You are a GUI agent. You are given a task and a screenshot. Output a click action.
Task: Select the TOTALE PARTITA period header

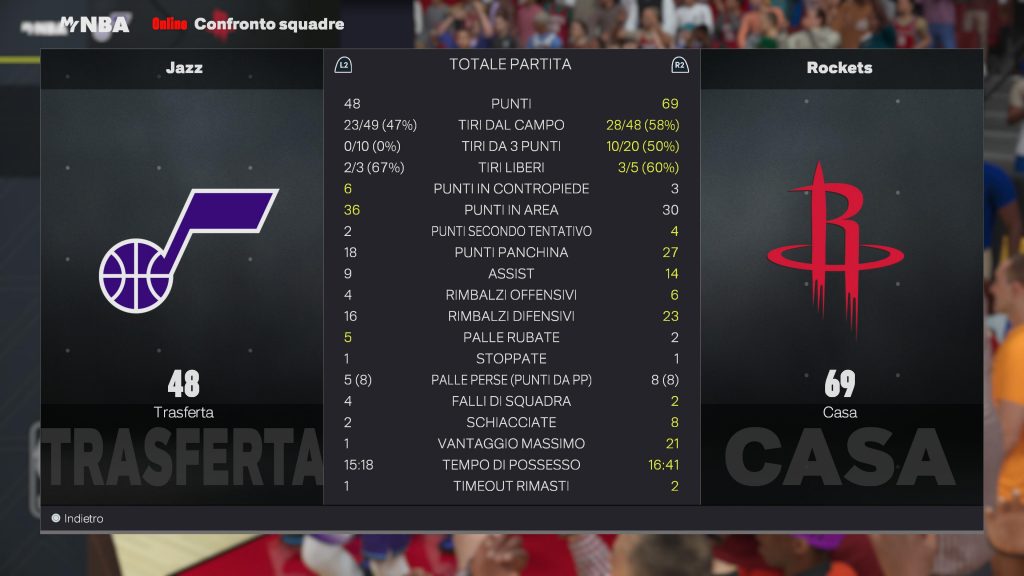(510, 64)
